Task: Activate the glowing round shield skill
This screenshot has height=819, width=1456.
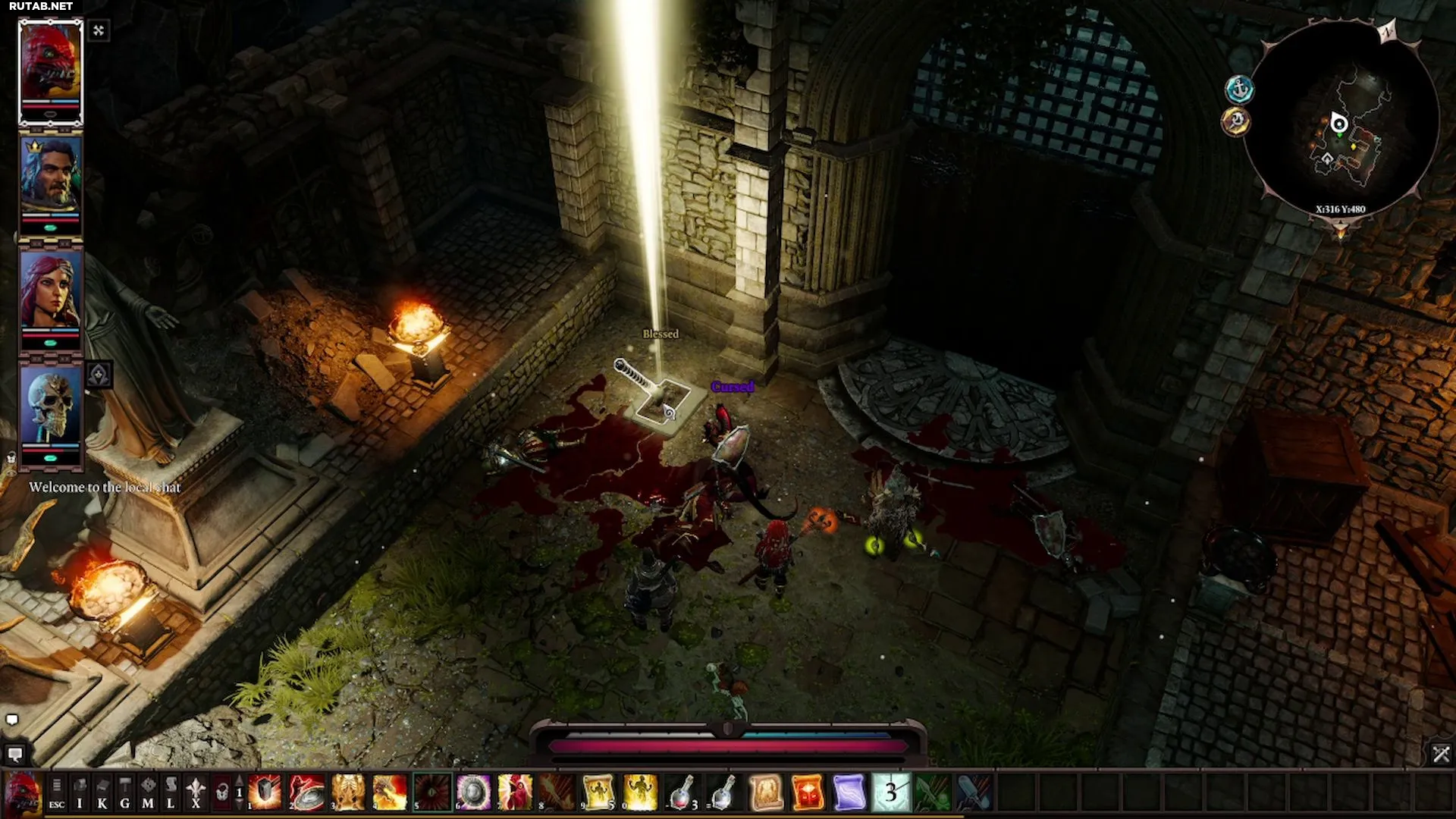Action: (x=473, y=792)
